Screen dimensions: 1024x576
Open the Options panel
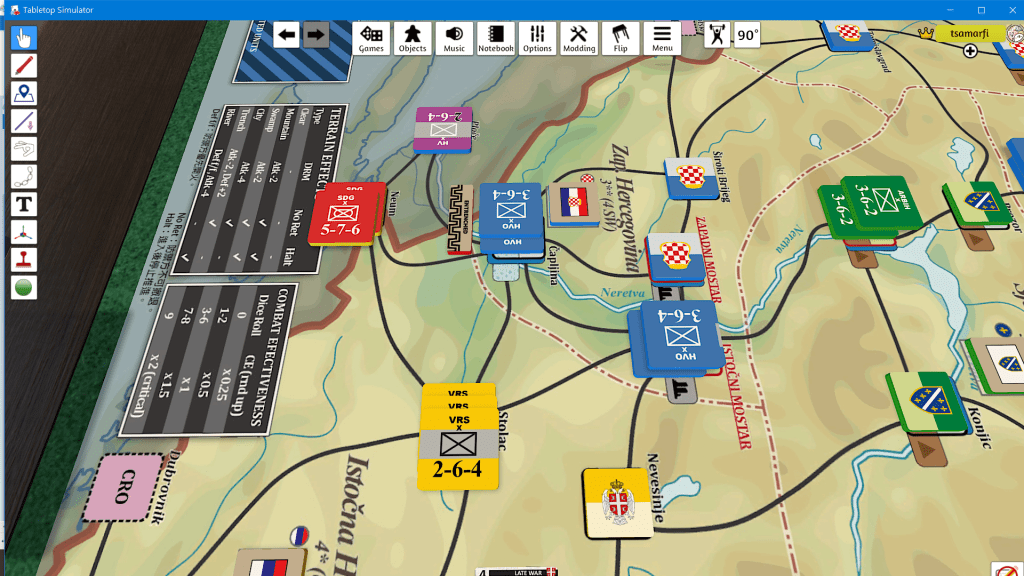pos(537,38)
